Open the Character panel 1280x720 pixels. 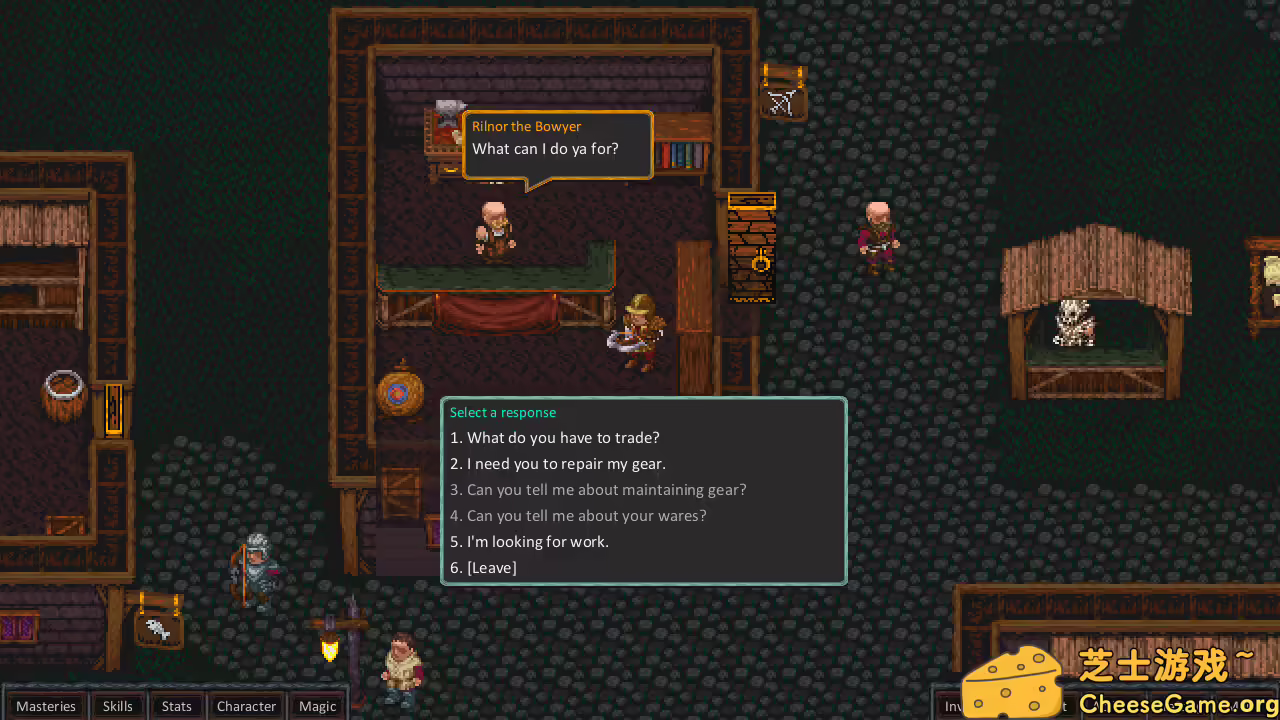coord(246,706)
